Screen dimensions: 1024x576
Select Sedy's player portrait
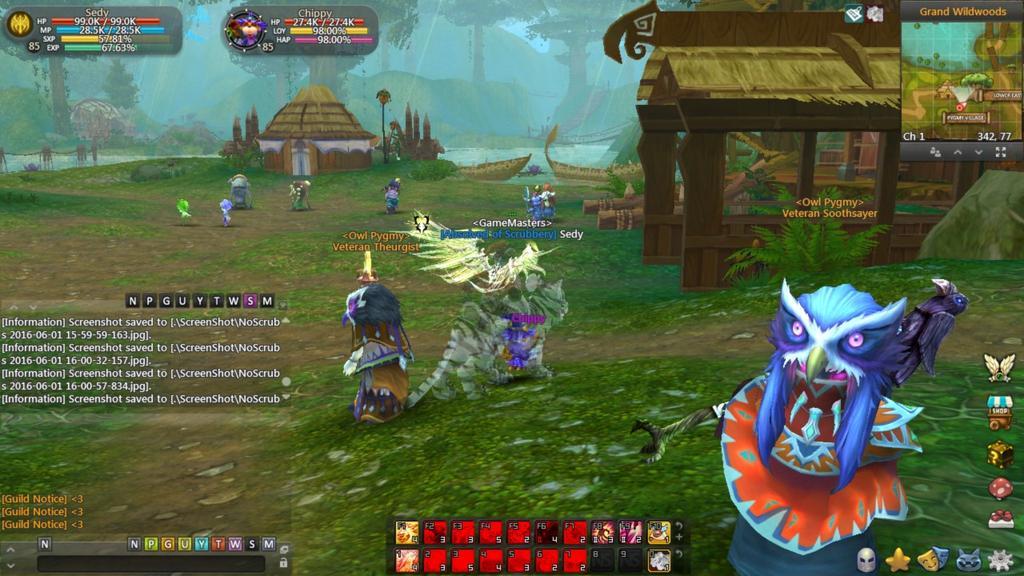20,24
